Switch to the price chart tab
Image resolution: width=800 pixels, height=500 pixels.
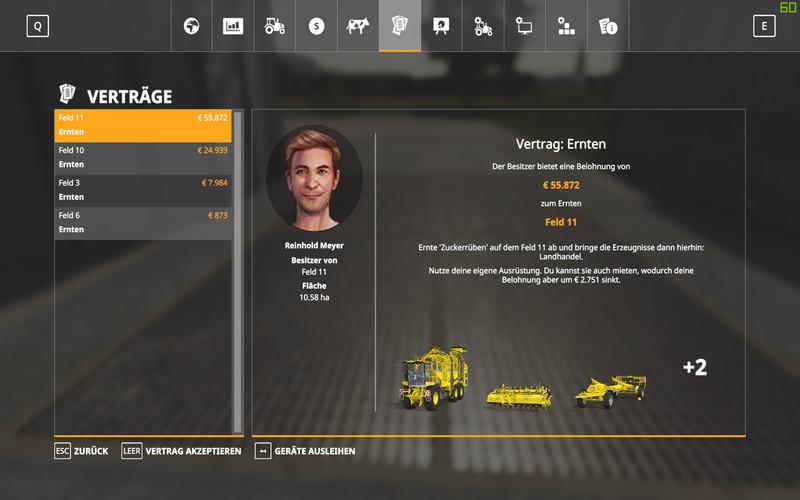pyautogui.click(x=233, y=26)
